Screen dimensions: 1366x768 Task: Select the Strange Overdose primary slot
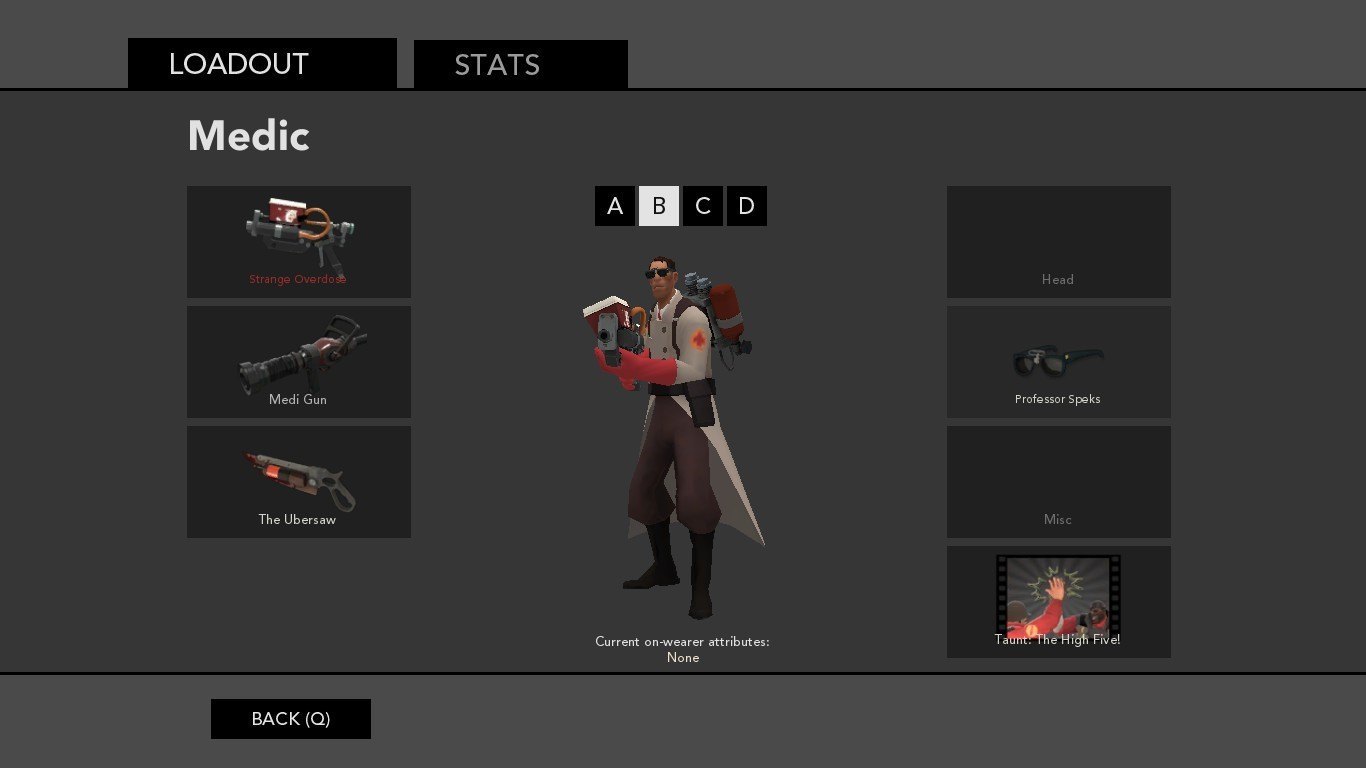[299, 242]
